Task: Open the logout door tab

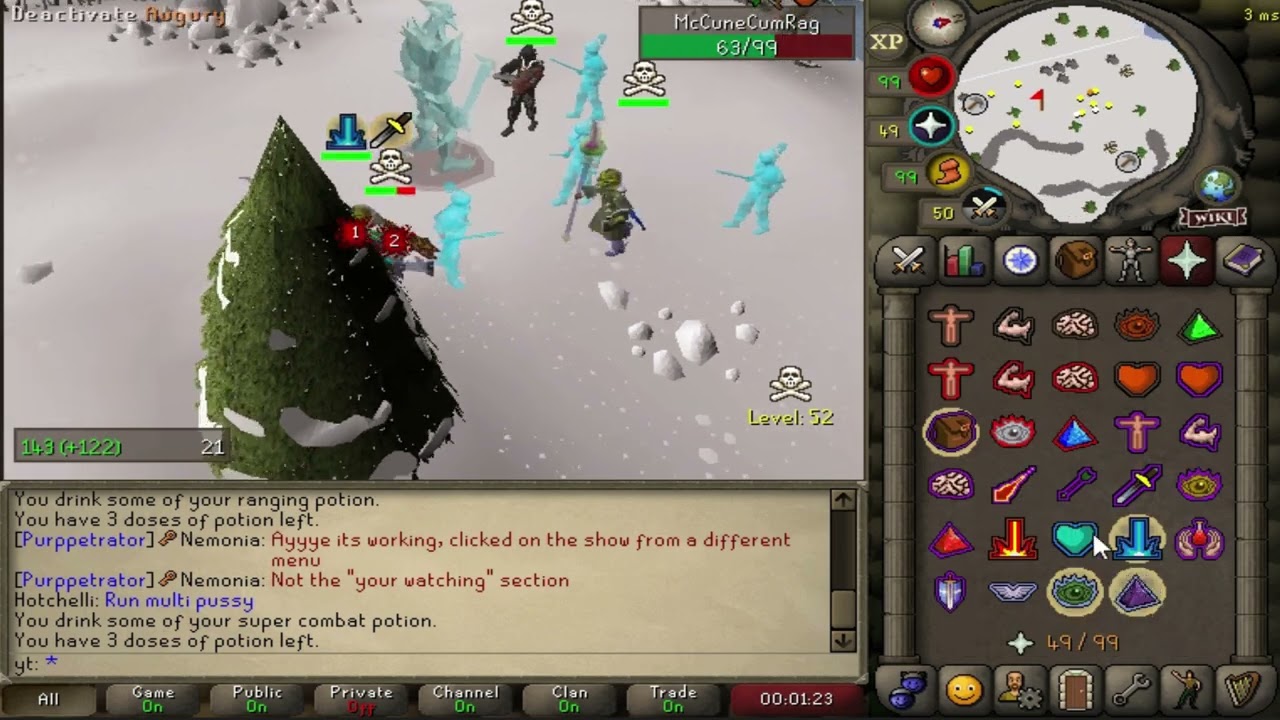Action: pyautogui.click(x=1075, y=690)
